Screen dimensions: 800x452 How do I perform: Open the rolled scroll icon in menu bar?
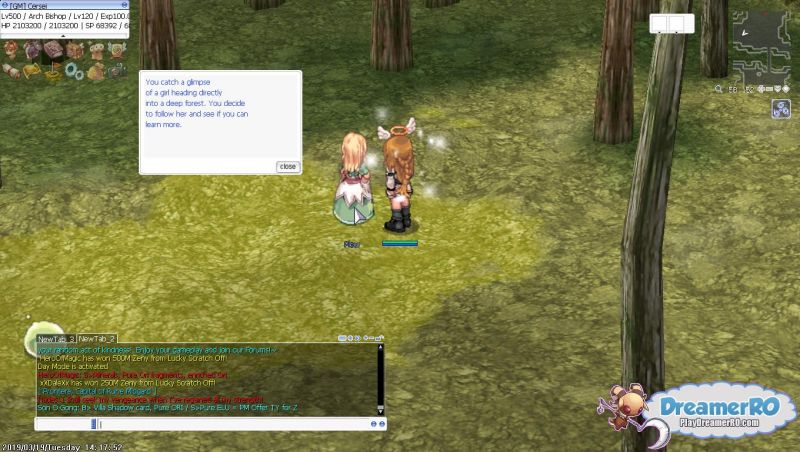(x=11, y=72)
